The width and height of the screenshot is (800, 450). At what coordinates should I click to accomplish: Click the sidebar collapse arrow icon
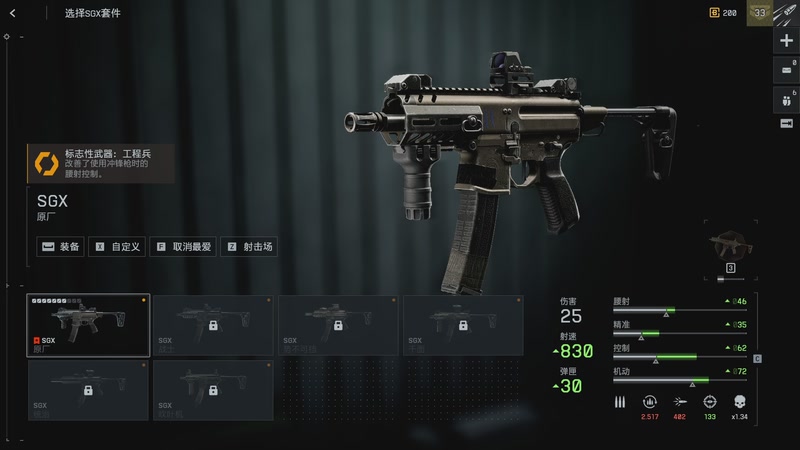[787, 123]
